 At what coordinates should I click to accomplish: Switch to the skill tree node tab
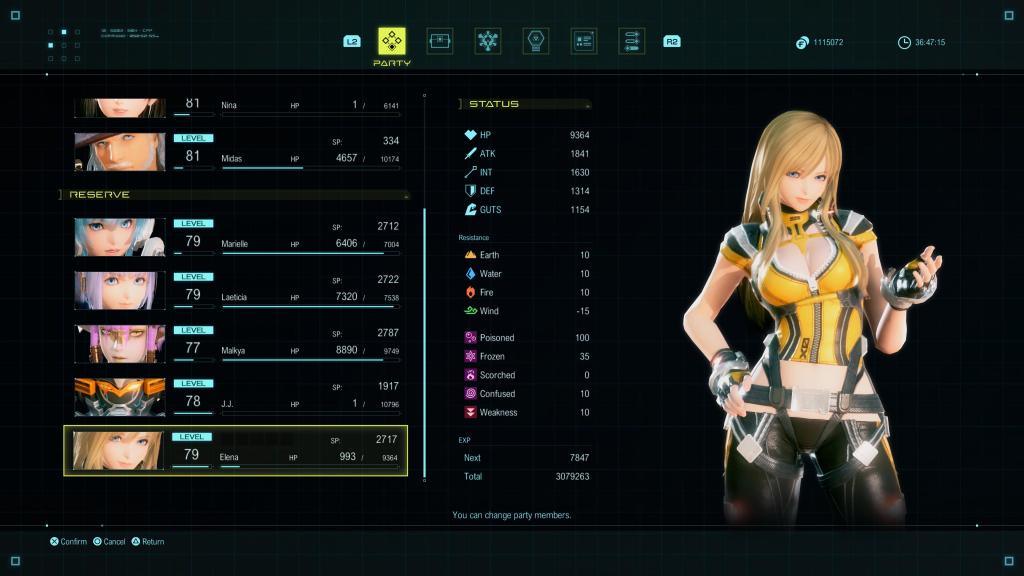click(x=488, y=41)
